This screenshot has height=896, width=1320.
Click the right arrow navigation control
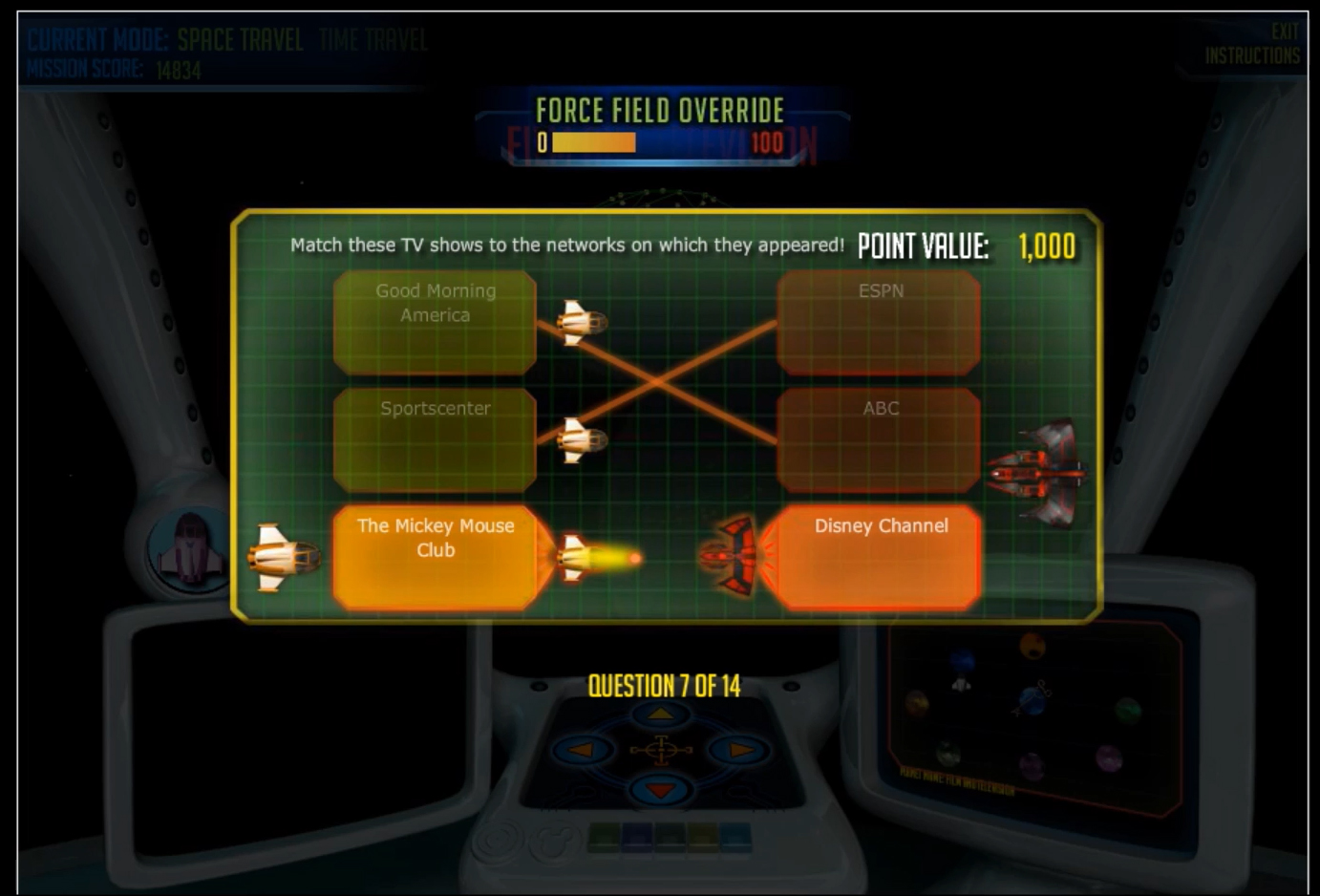coord(738,751)
